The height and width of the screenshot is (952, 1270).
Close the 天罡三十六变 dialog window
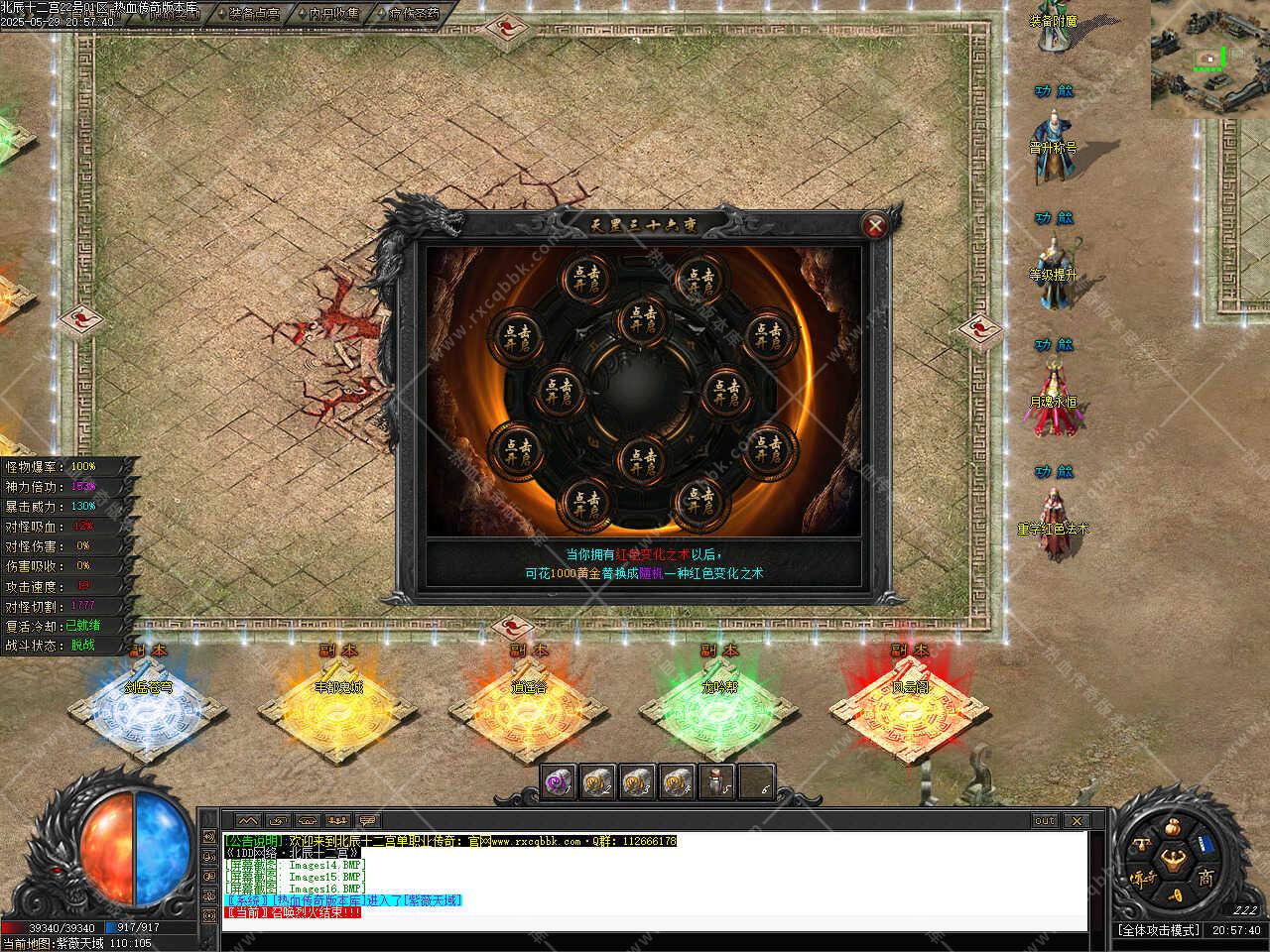(x=875, y=226)
